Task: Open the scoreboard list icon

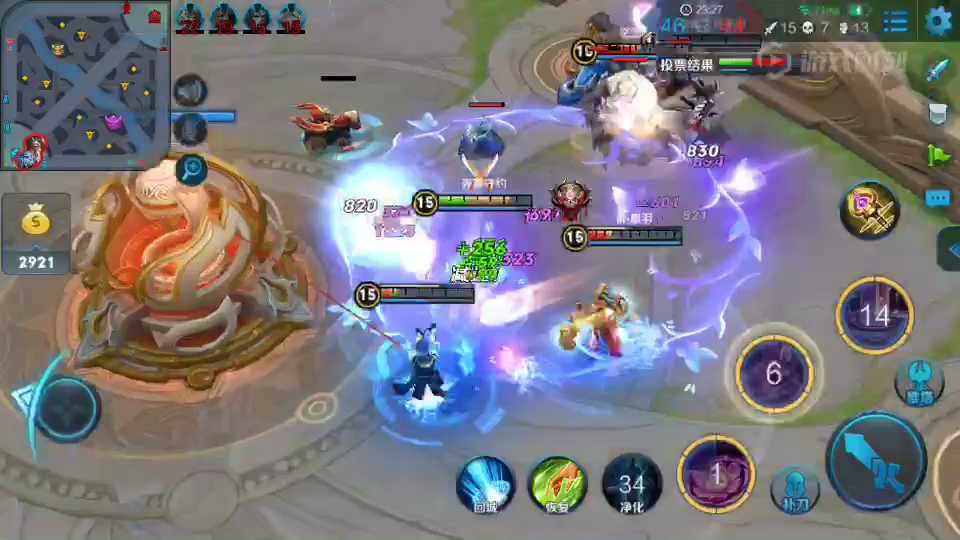Action: [x=896, y=21]
